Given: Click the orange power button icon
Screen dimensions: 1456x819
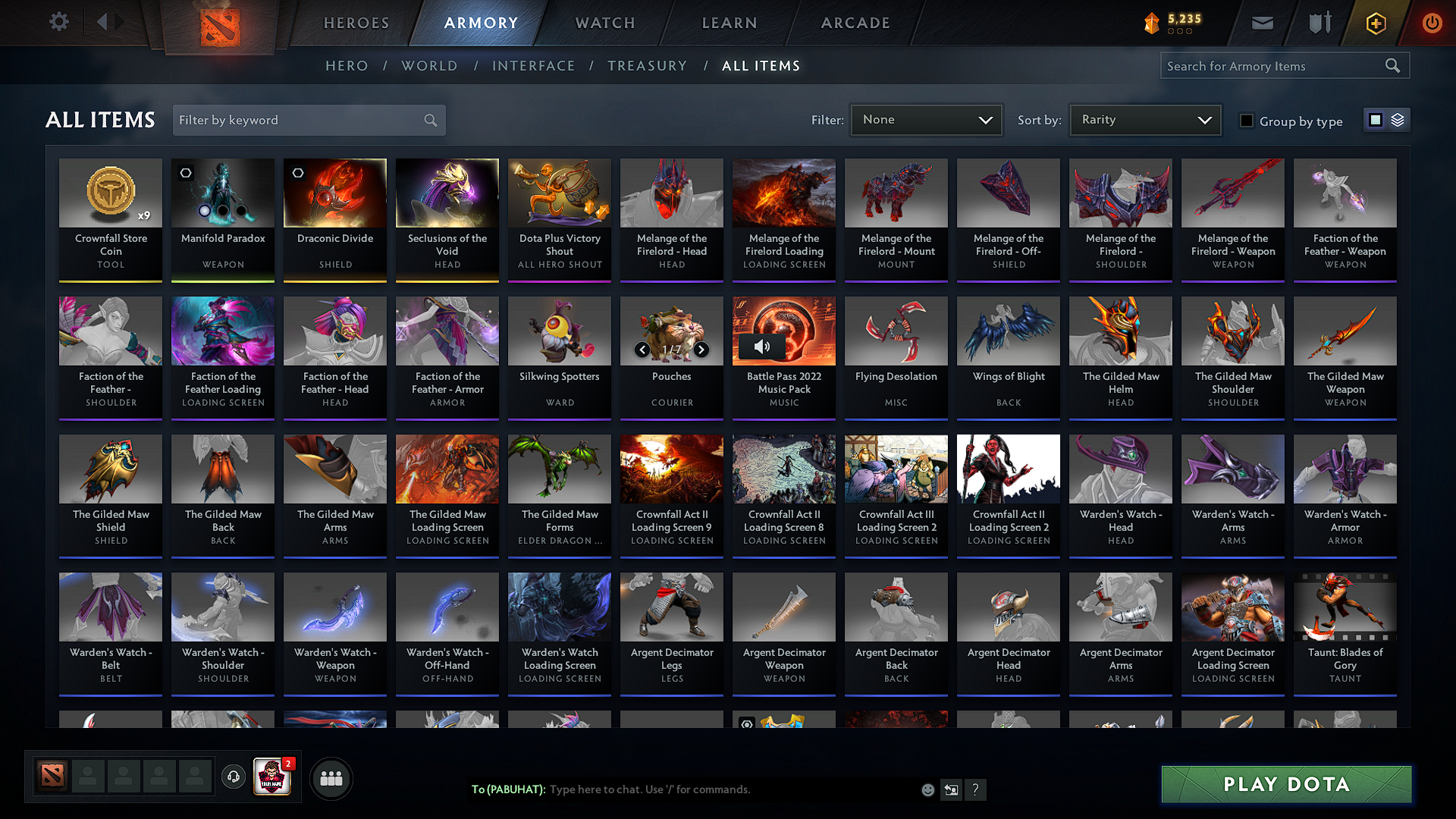Looking at the screenshot, I should pyautogui.click(x=1432, y=23).
